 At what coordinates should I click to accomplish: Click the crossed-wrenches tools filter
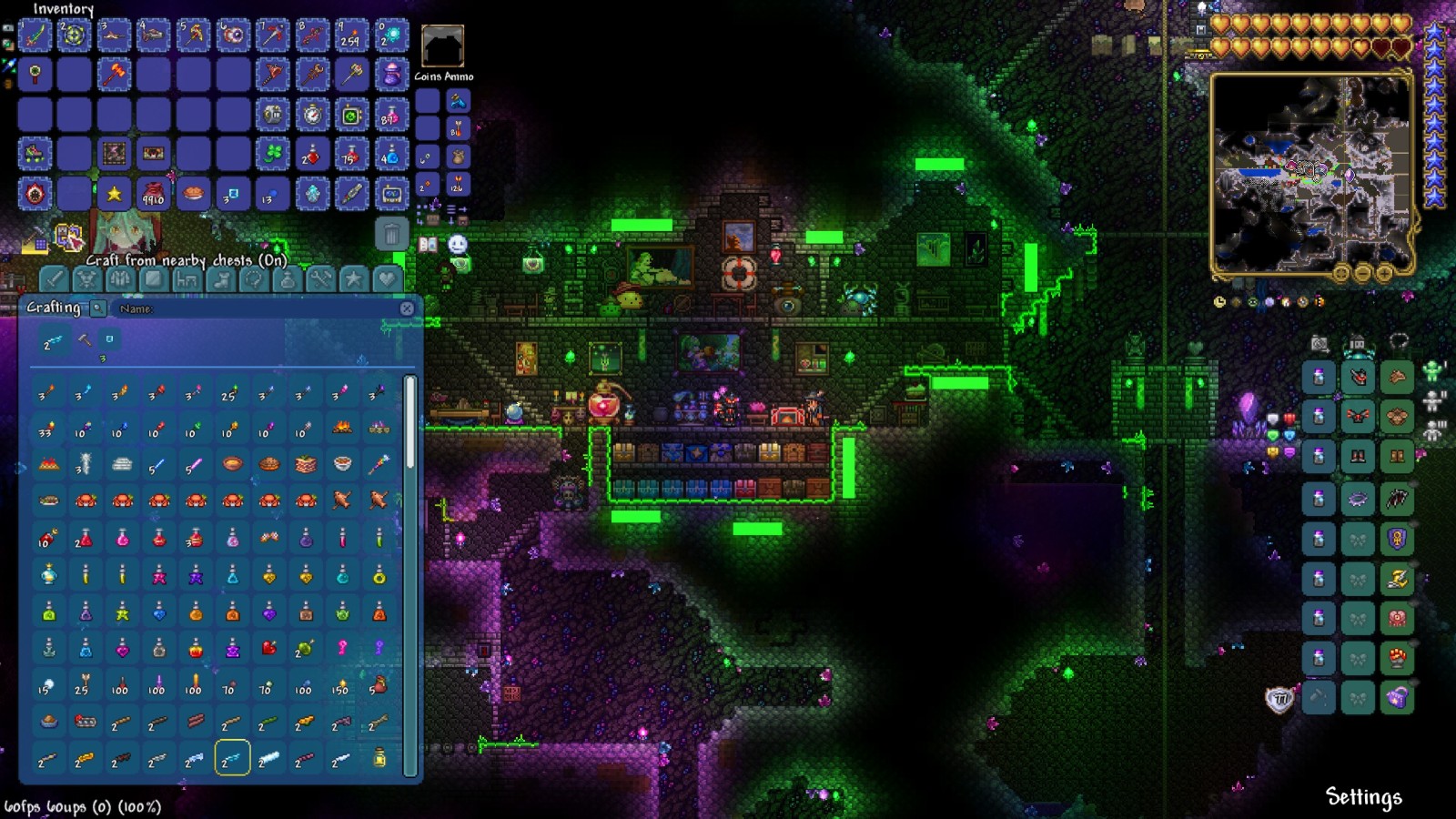tap(321, 279)
